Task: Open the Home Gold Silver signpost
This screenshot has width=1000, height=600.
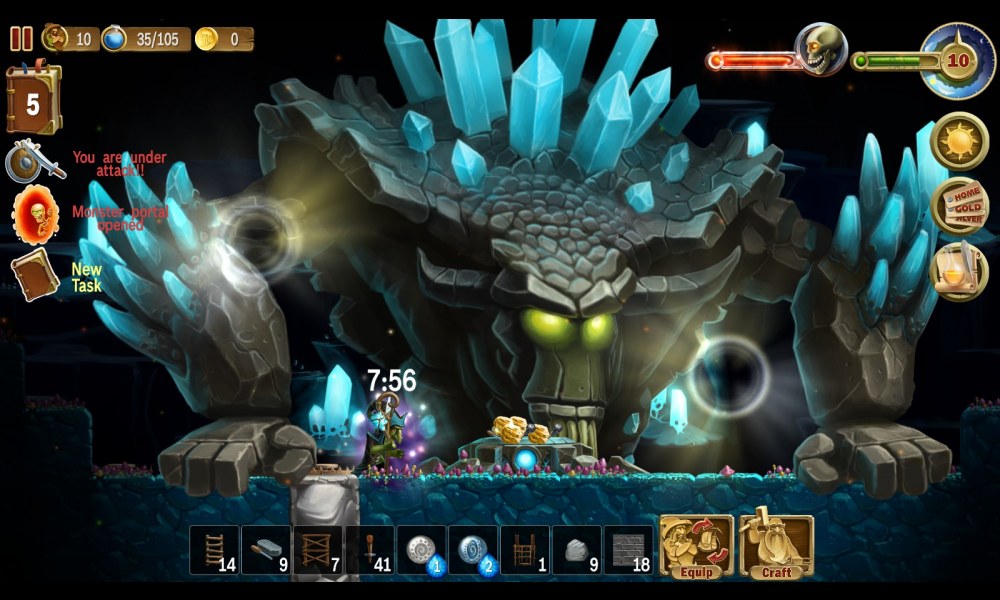Action: [959, 205]
